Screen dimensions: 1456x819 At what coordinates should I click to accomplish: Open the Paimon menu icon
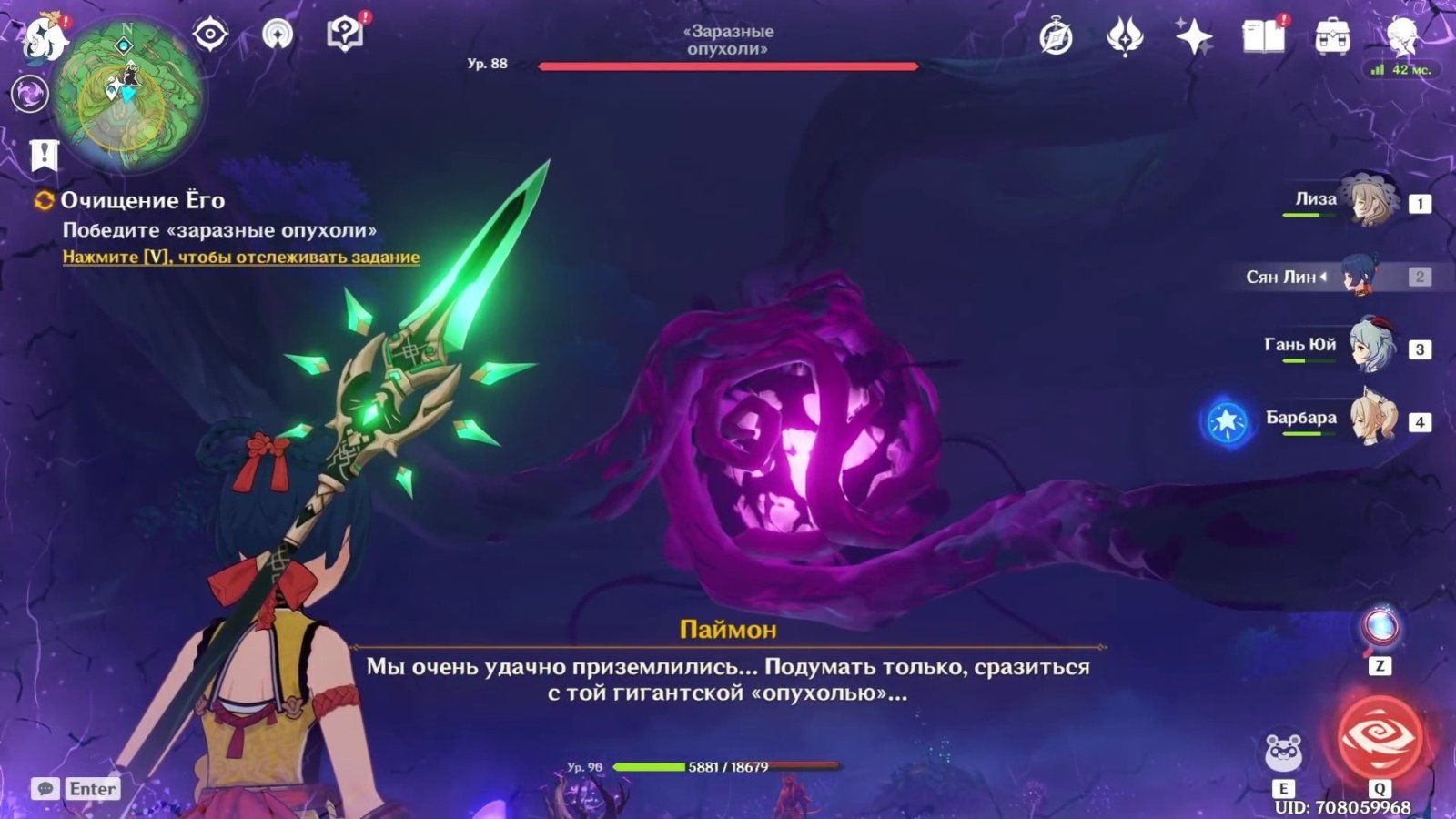43,37
